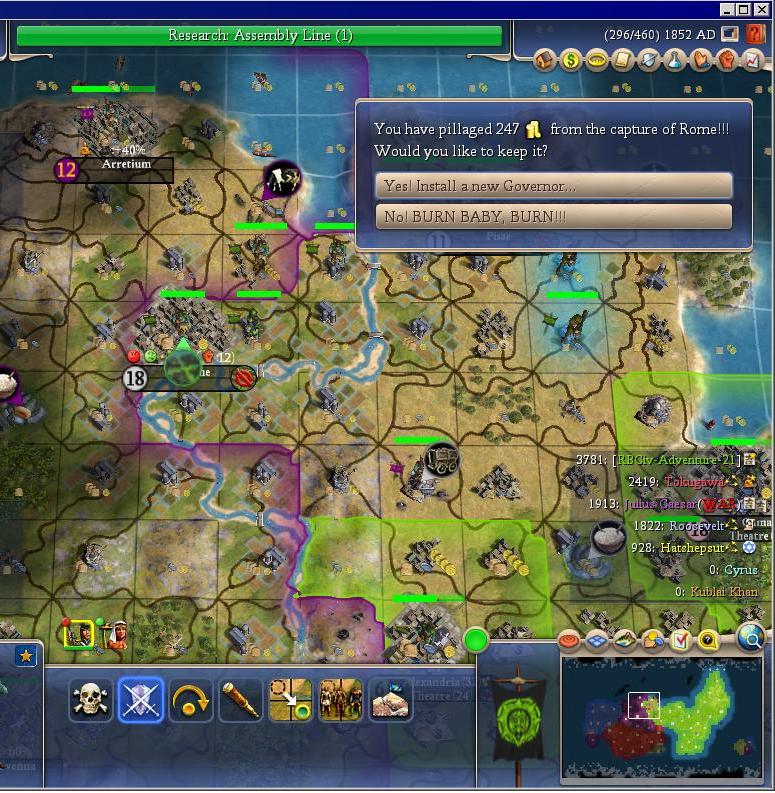Choose "Yes! Install a new Governor..."

click(553, 186)
